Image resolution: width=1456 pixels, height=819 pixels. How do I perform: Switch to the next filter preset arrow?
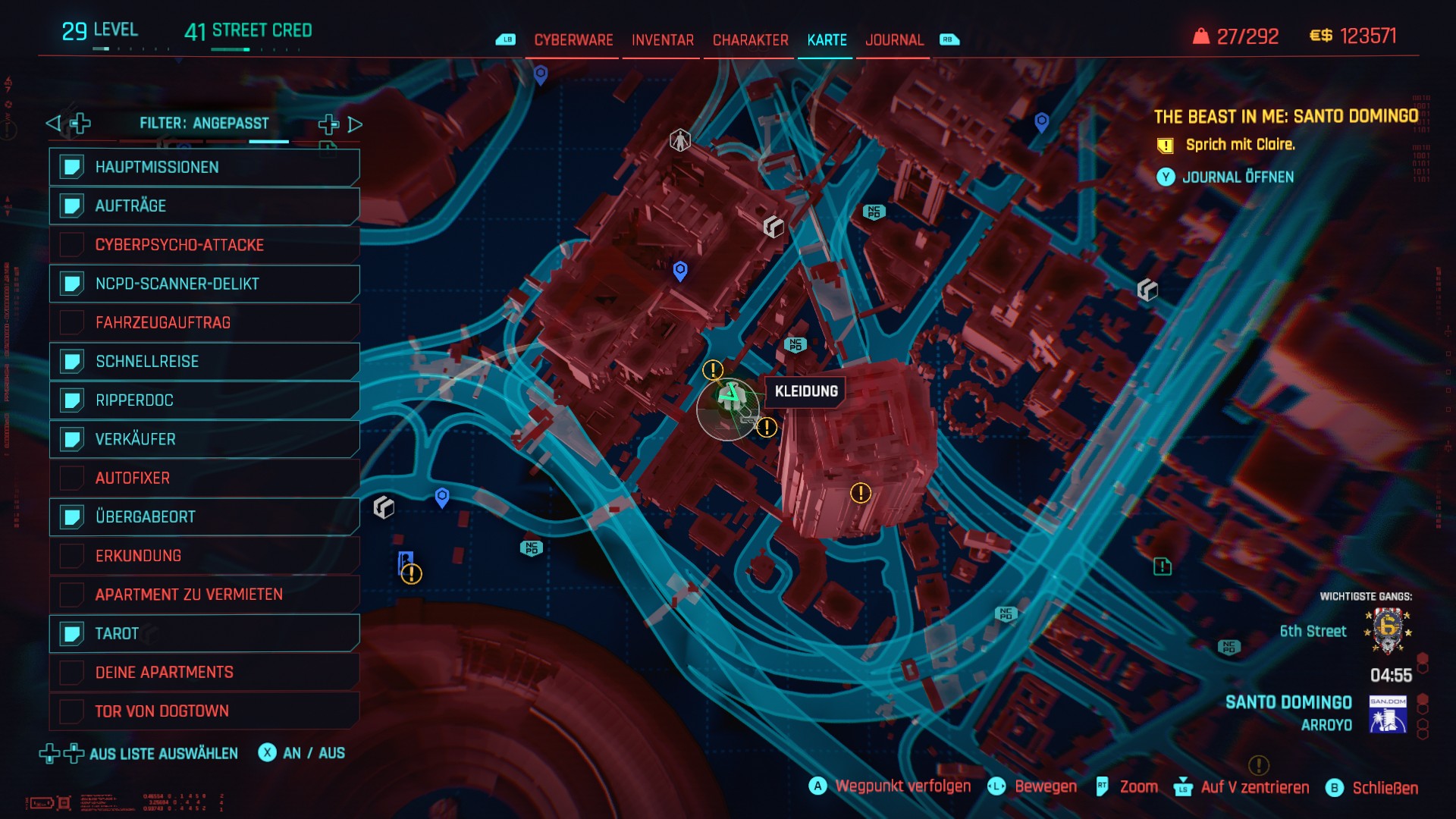coord(355,124)
